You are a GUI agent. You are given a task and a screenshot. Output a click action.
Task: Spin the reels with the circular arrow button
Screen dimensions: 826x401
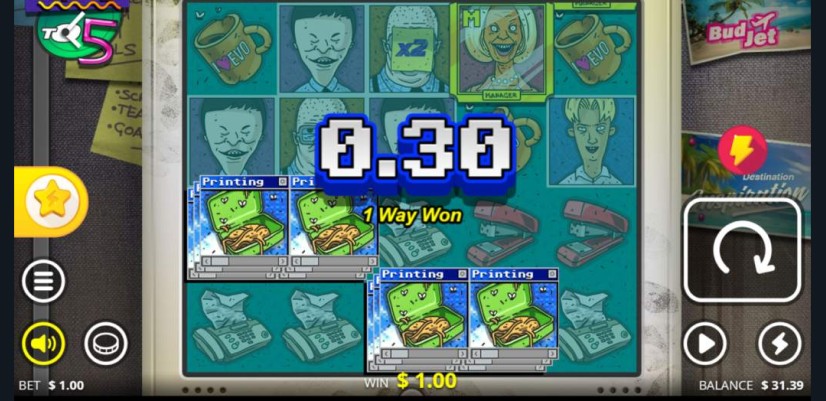point(742,250)
